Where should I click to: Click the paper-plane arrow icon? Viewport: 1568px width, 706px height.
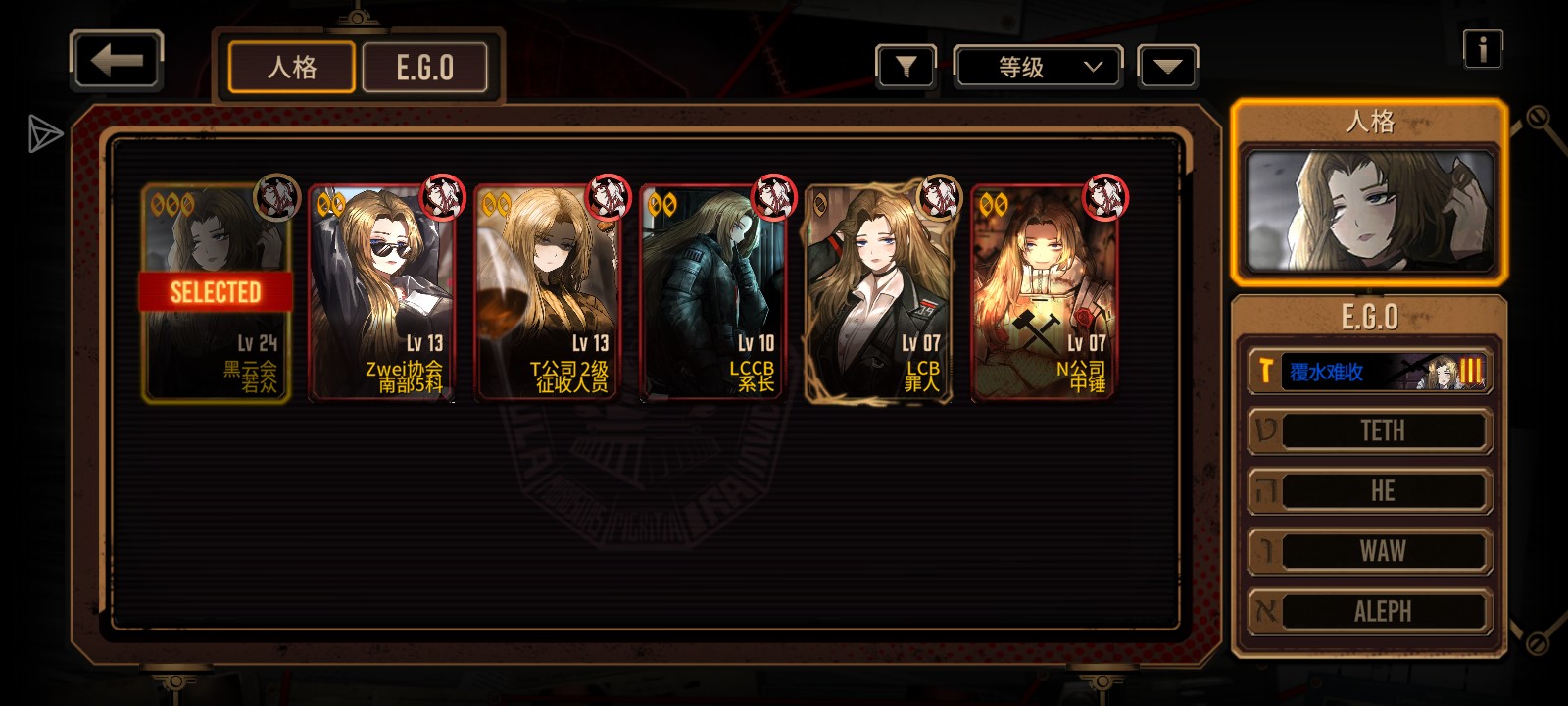(x=44, y=134)
